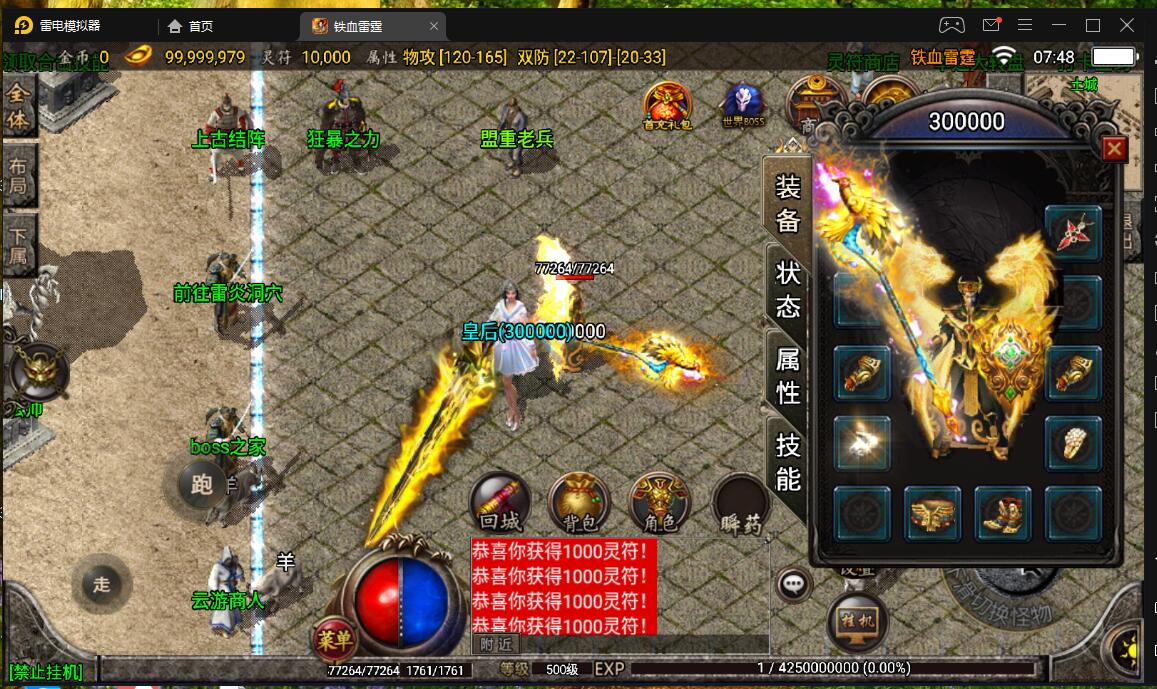Close the equipment panel with the red X
Screen dimensions: 1157x689
pyautogui.click(x=1114, y=150)
